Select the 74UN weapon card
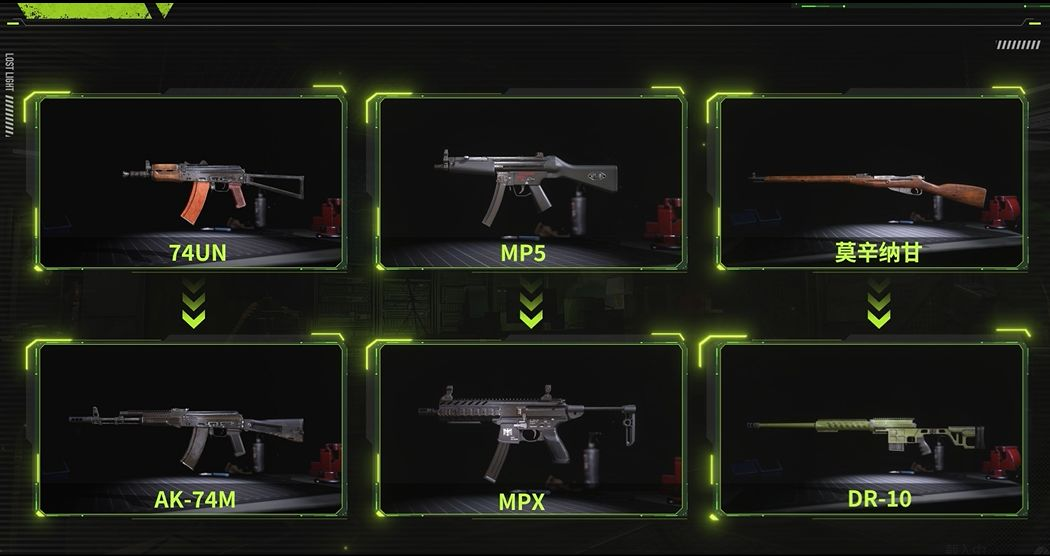 190,182
